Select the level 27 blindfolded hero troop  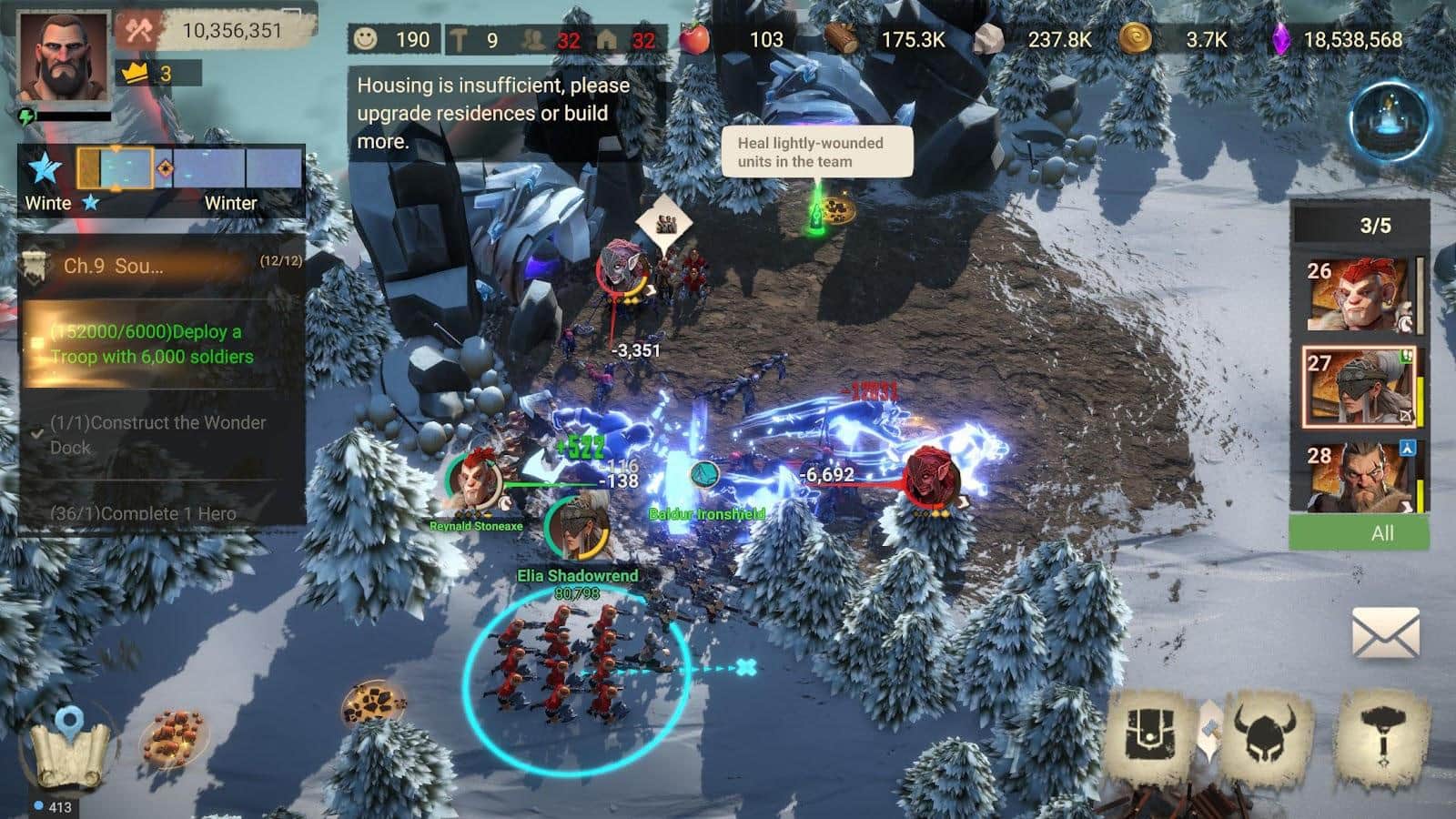pyautogui.click(x=1358, y=387)
